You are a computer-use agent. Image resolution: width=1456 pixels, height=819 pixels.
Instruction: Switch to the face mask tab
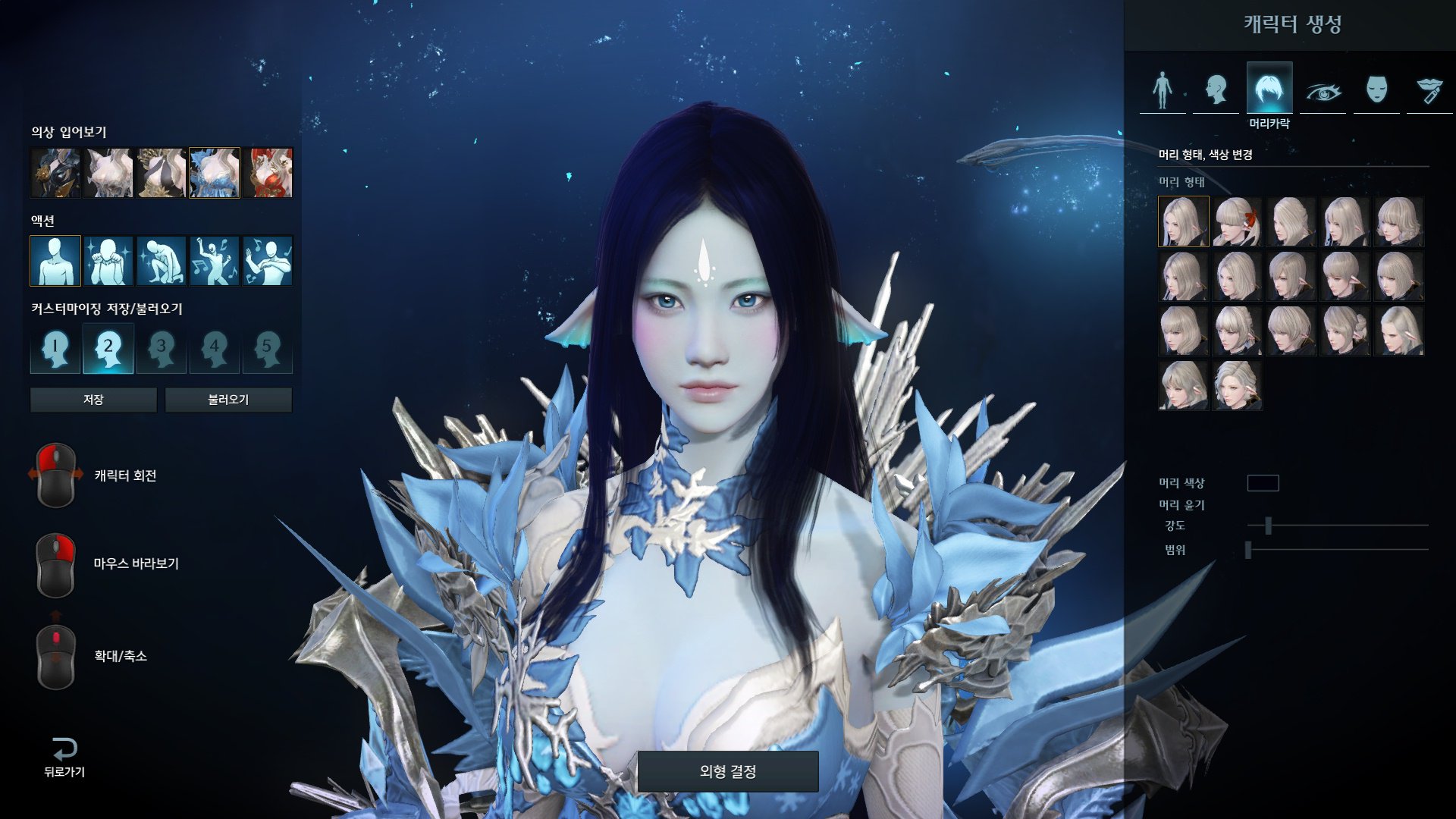coord(1376,89)
